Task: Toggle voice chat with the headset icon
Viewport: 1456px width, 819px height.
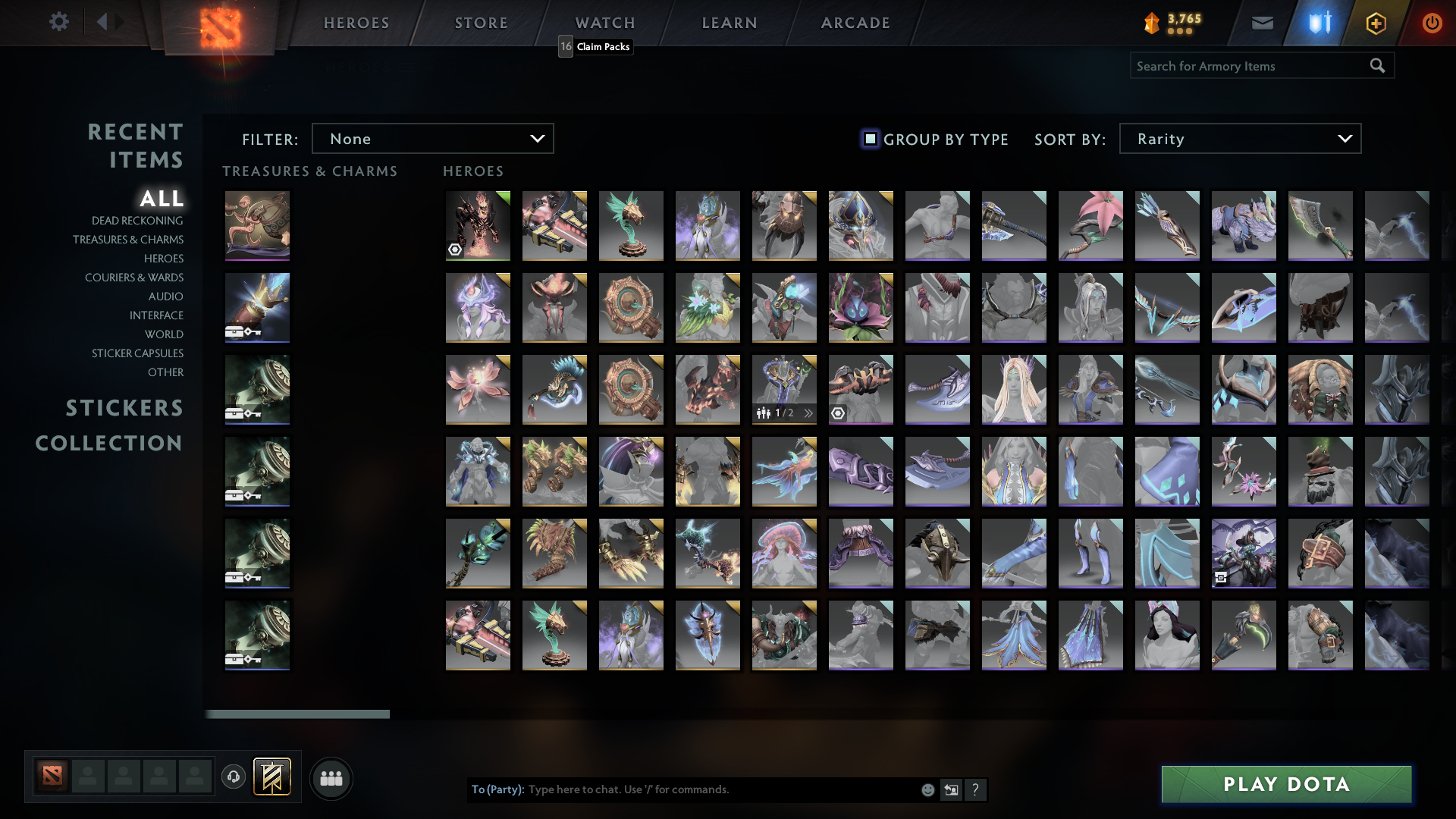Action: (x=234, y=778)
